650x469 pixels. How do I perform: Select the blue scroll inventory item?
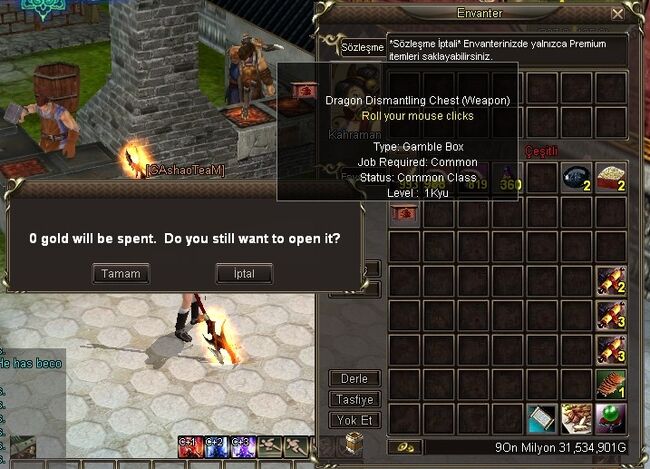(x=541, y=419)
